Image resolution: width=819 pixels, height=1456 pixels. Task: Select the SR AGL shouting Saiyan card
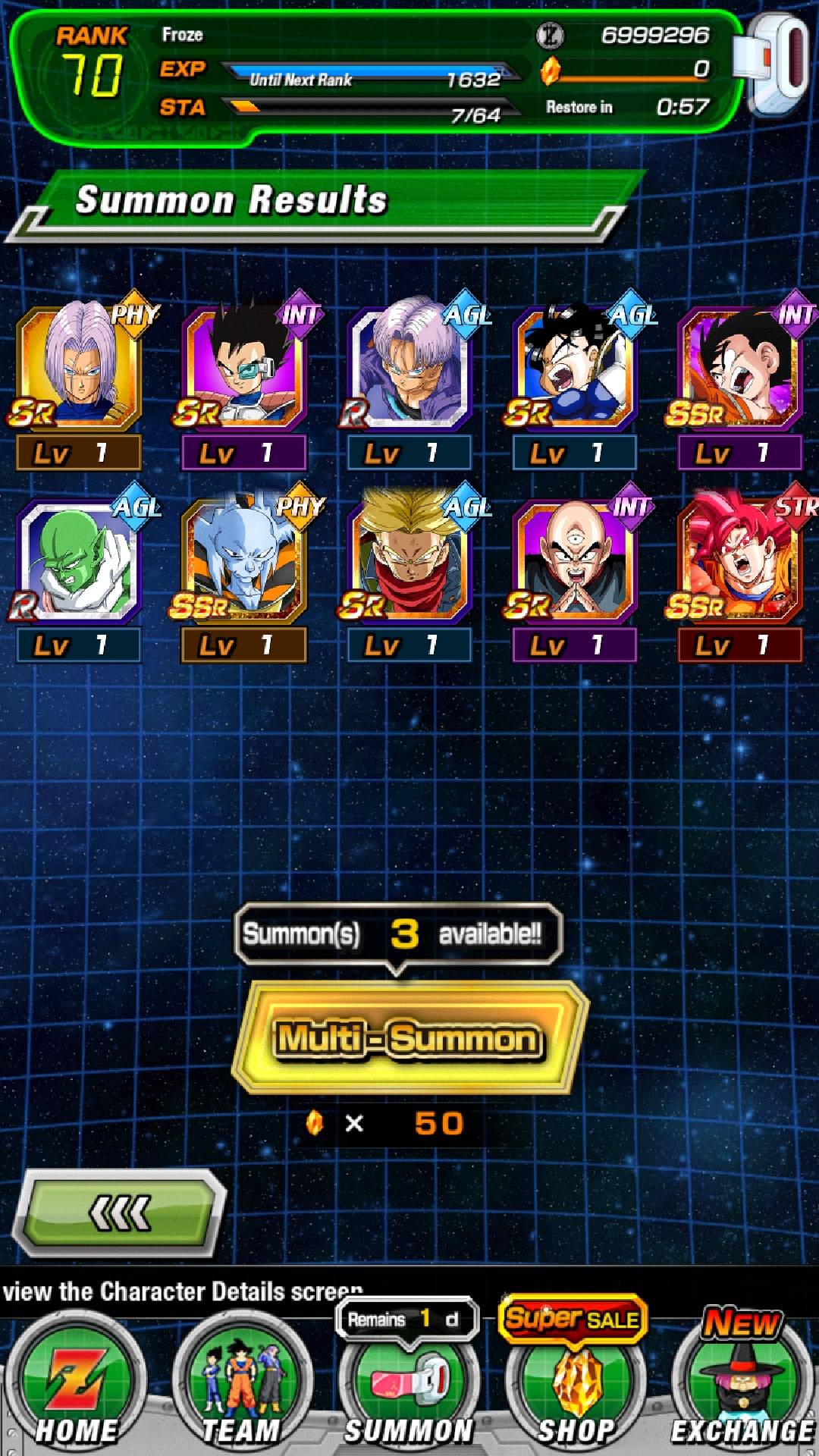[575, 368]
